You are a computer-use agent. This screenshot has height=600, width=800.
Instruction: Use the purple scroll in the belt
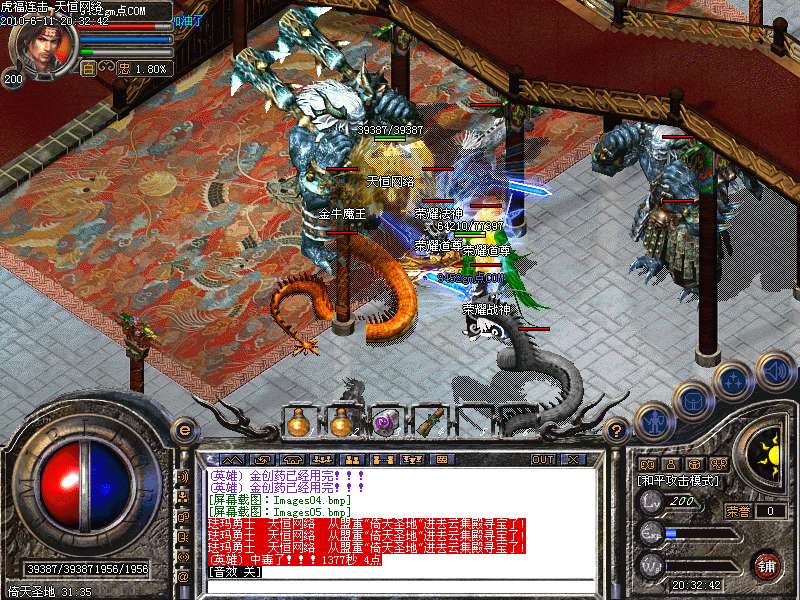[385, 424]
